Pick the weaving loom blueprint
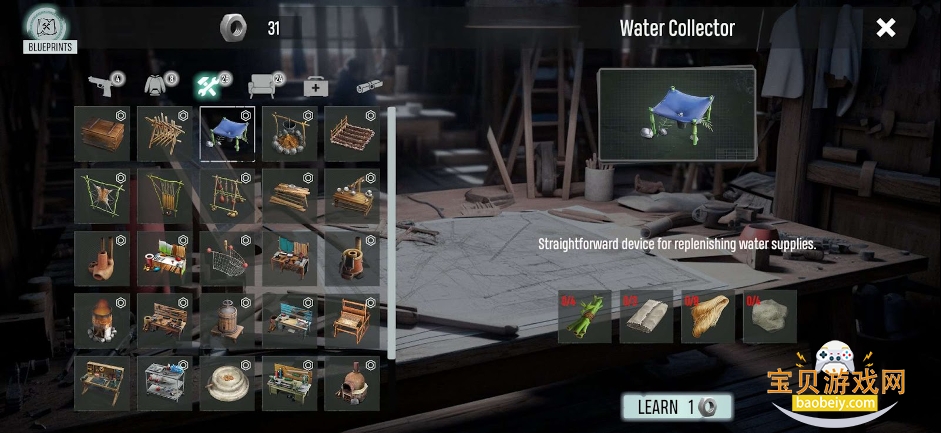 (352, 320)
